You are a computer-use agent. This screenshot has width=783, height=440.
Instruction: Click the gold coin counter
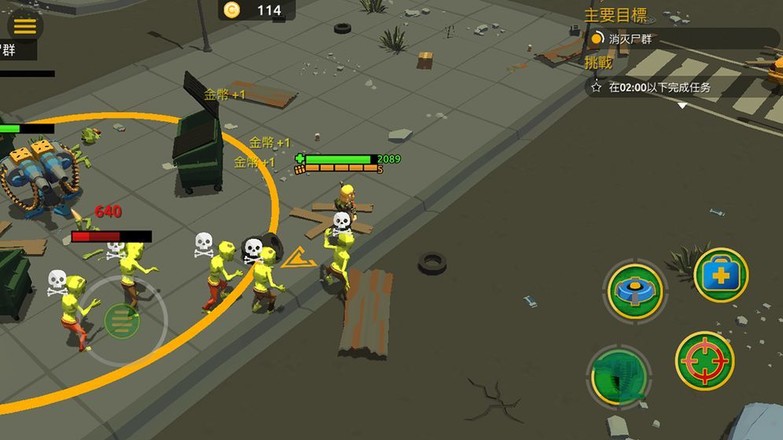pos(257,10)
